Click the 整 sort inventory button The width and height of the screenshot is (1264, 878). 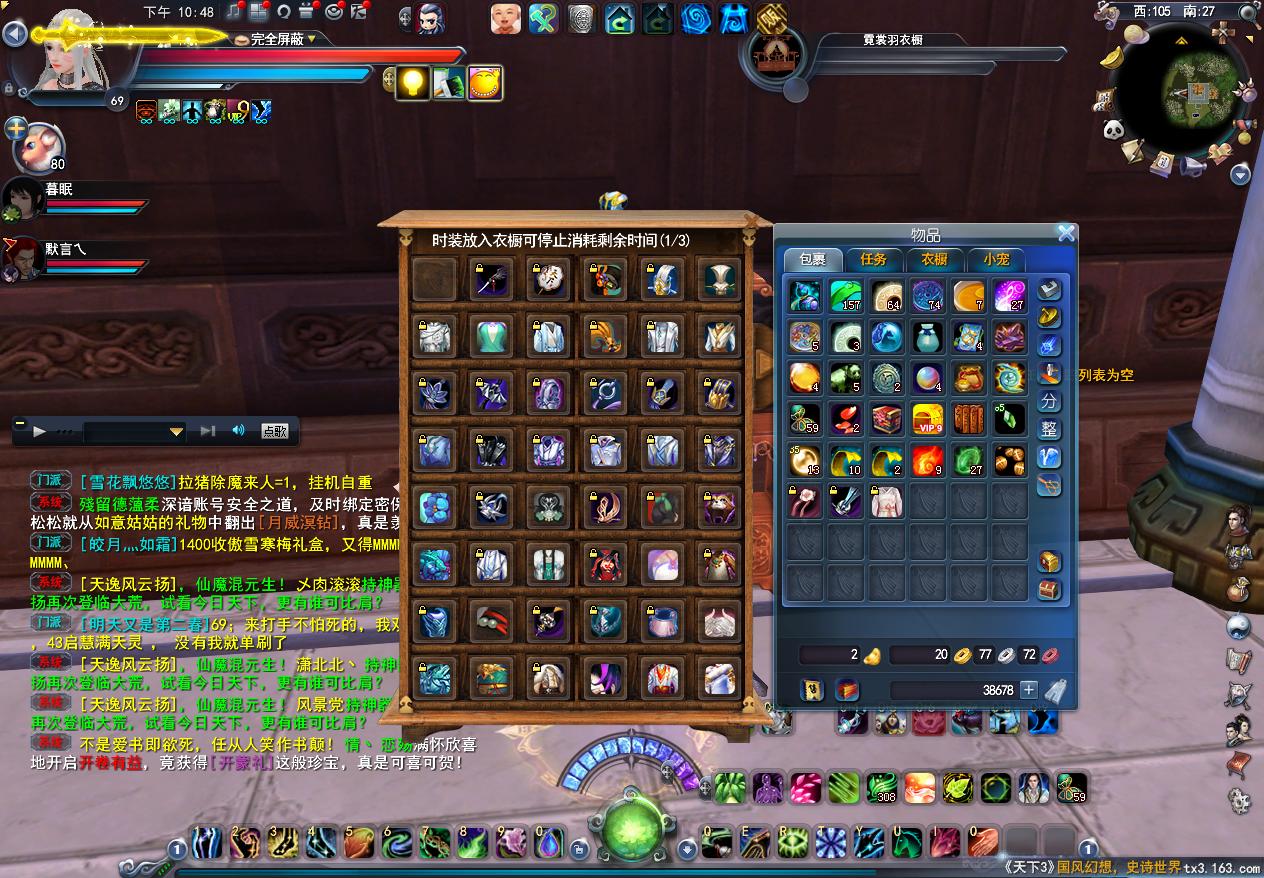tap(1049, 429)
